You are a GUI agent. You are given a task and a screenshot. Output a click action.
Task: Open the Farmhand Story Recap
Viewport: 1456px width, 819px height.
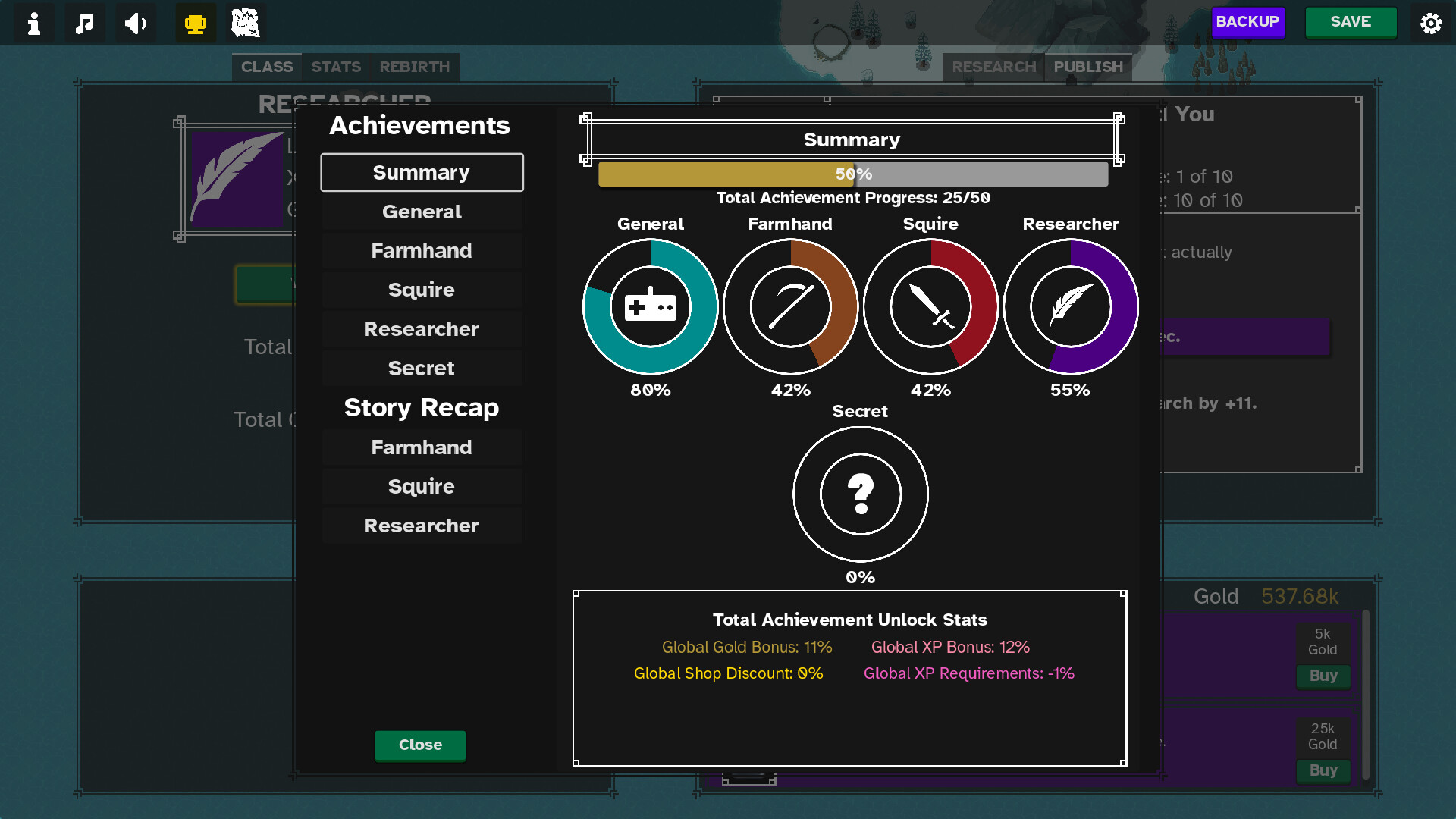tap(422, 447)
